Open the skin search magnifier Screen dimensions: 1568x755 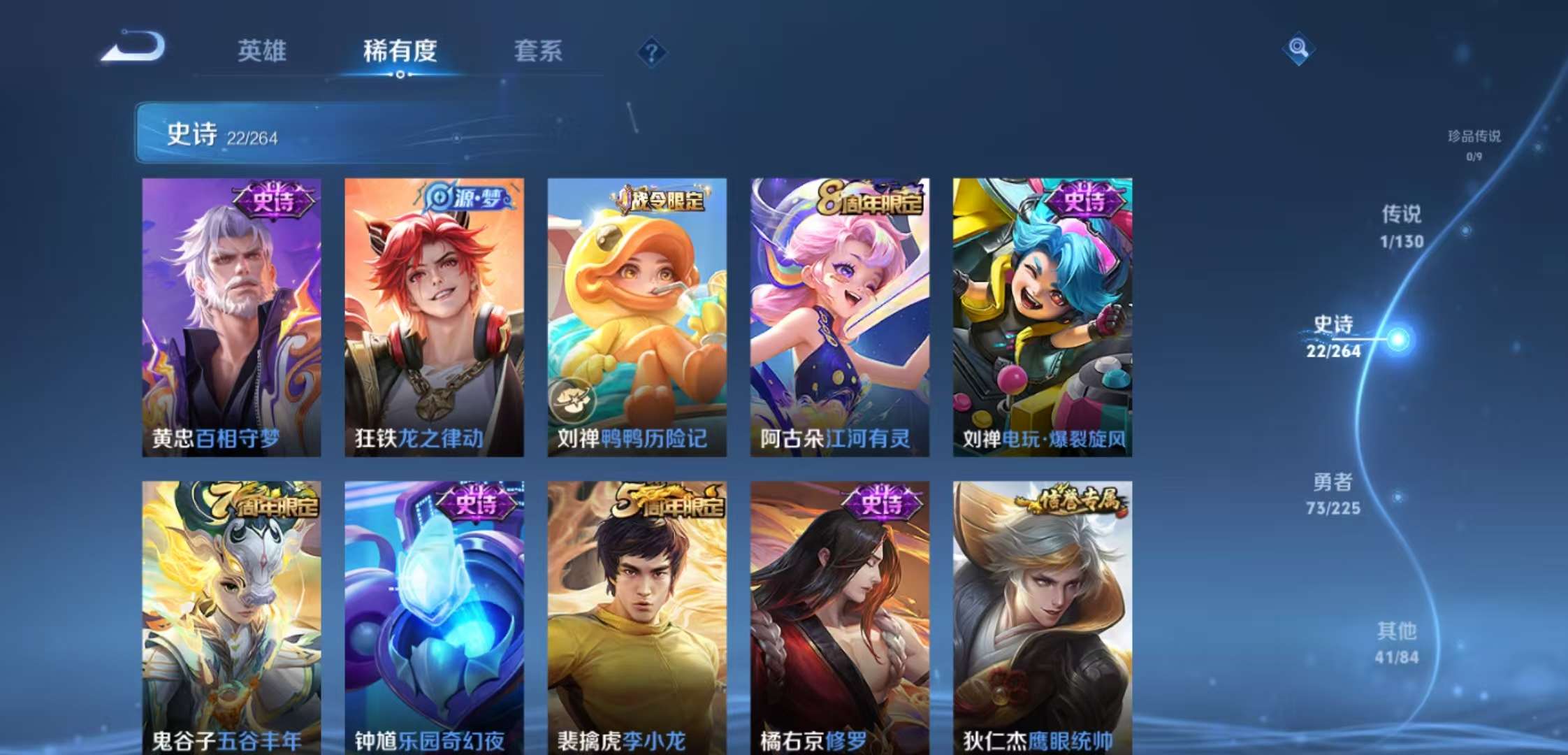[x=1298, y=49]
